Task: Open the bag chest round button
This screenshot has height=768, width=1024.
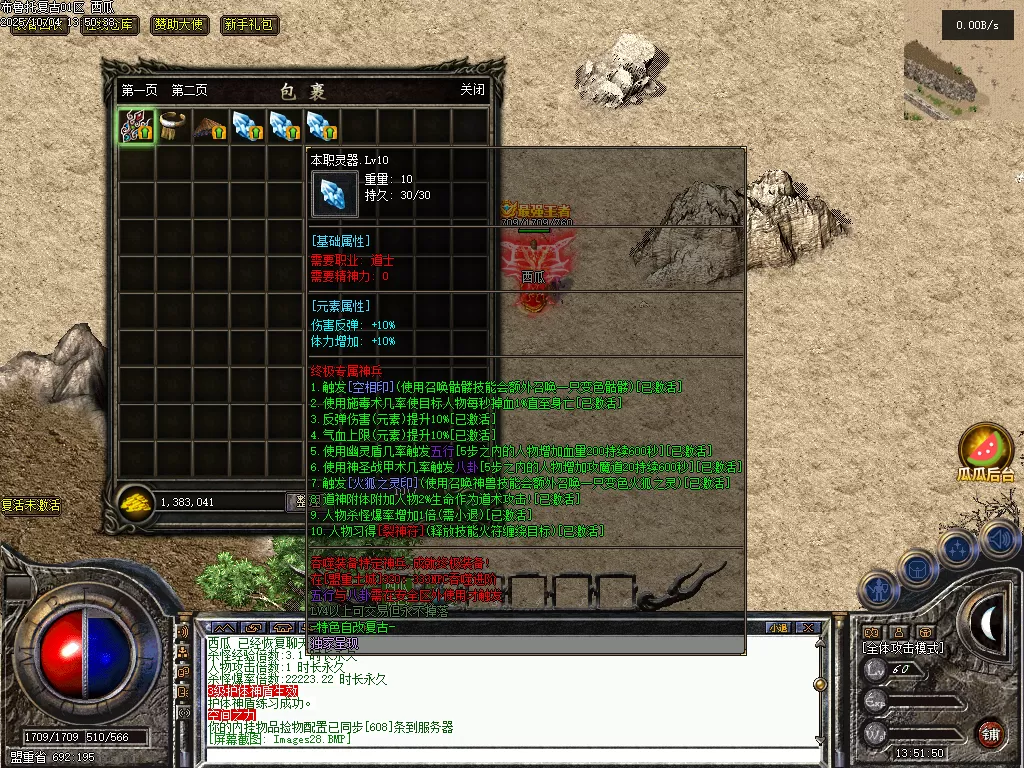Action: (x=917, y=570)
